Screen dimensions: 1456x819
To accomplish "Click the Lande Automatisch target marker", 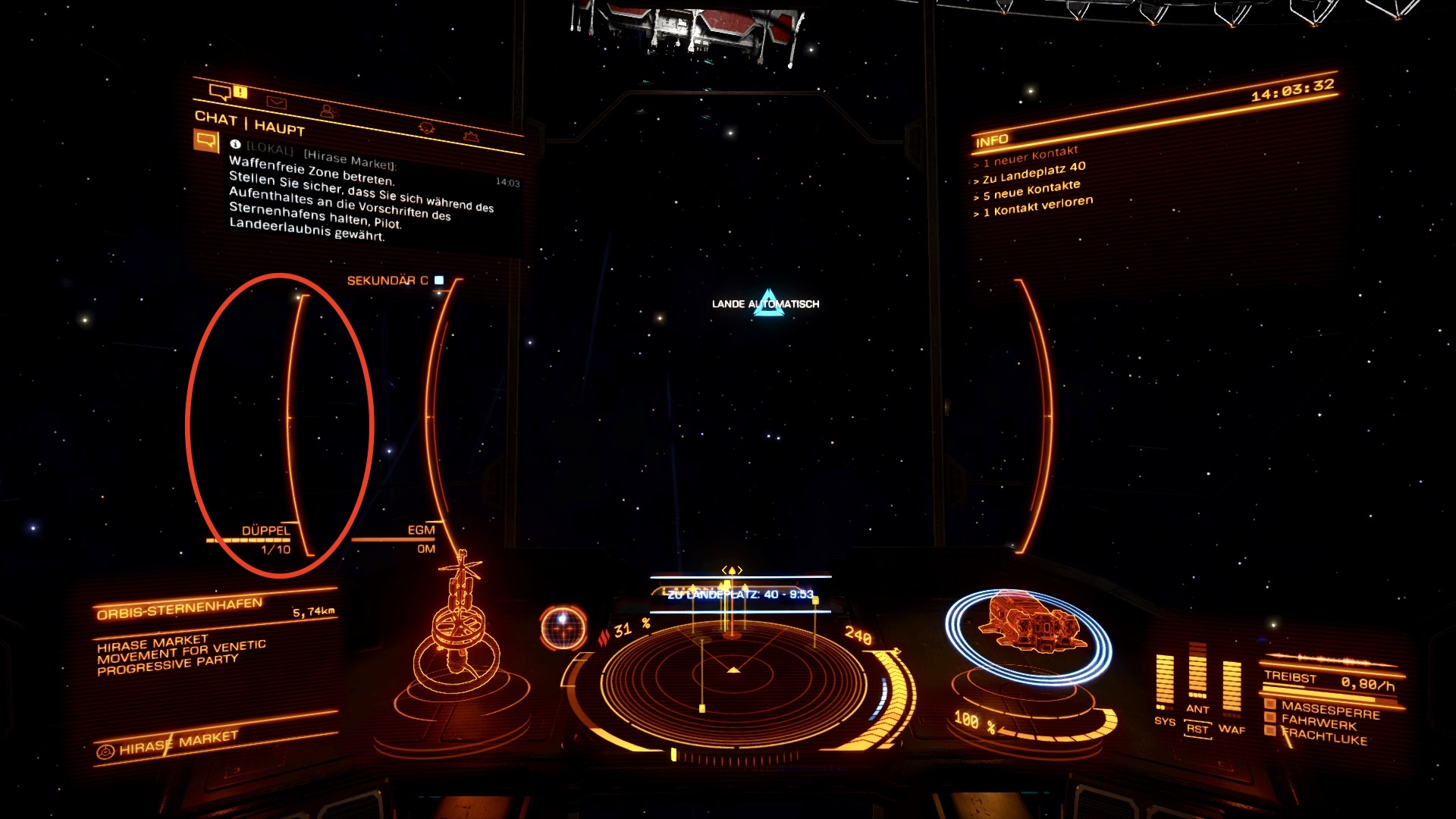I will 768,303.
